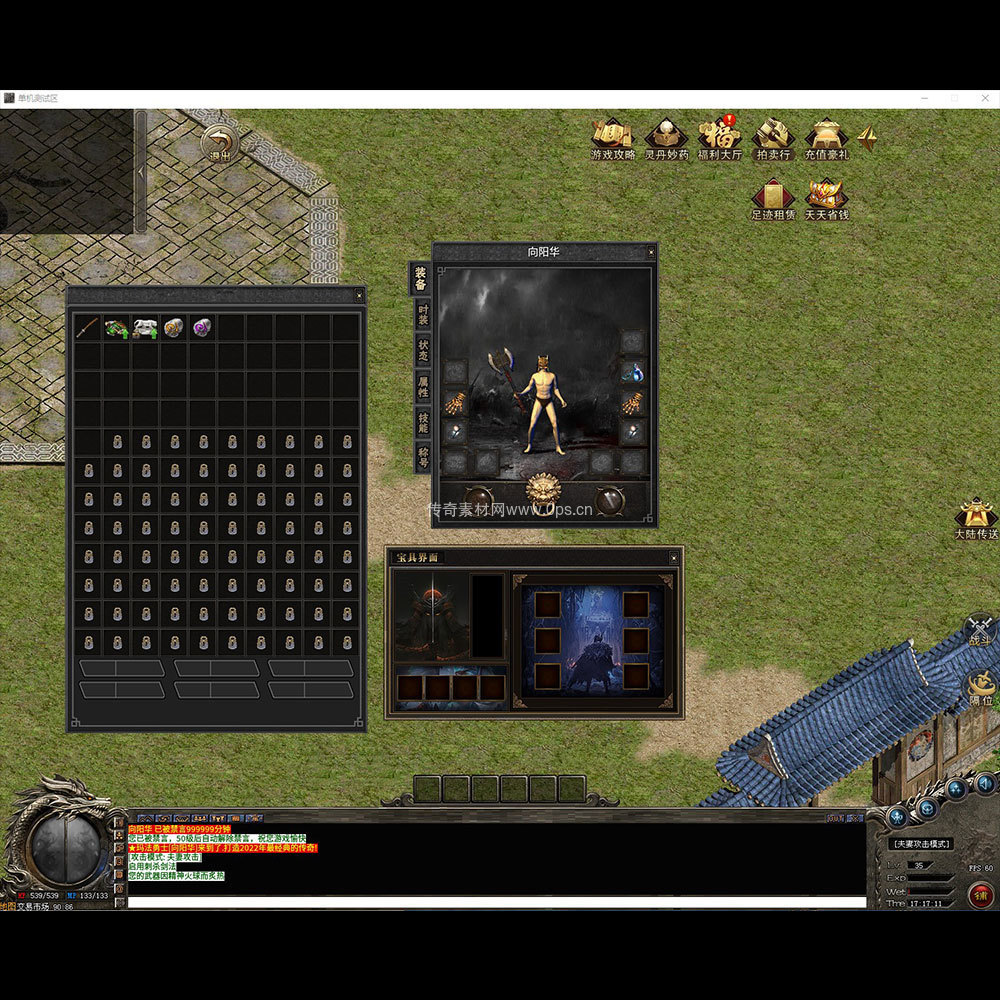
Task: Switch to the 时装 costume tab
Action: tap(423, 315)
